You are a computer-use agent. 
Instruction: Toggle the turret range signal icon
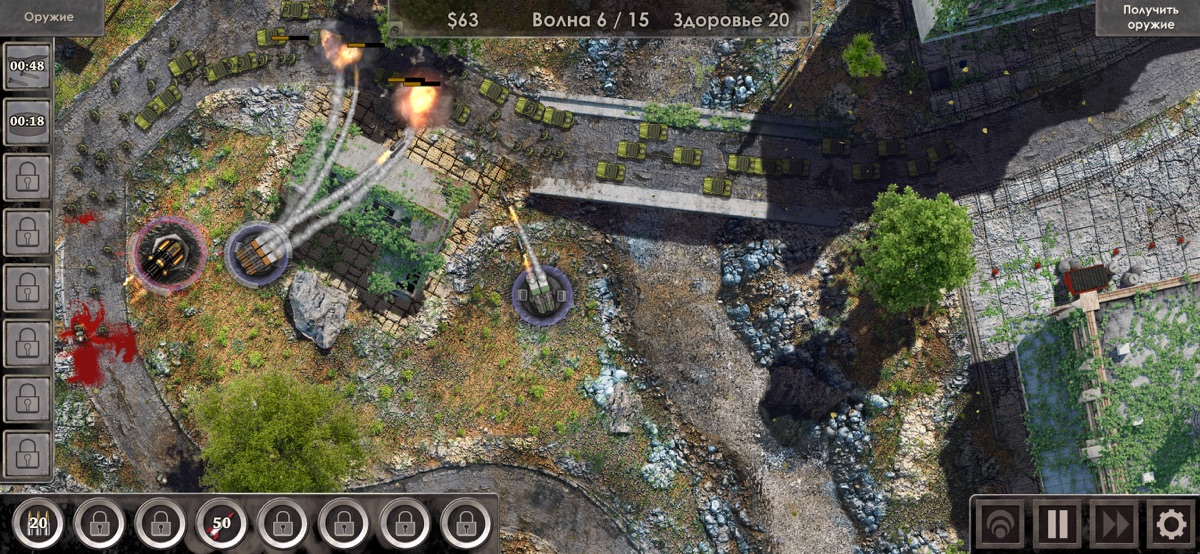1000,523
